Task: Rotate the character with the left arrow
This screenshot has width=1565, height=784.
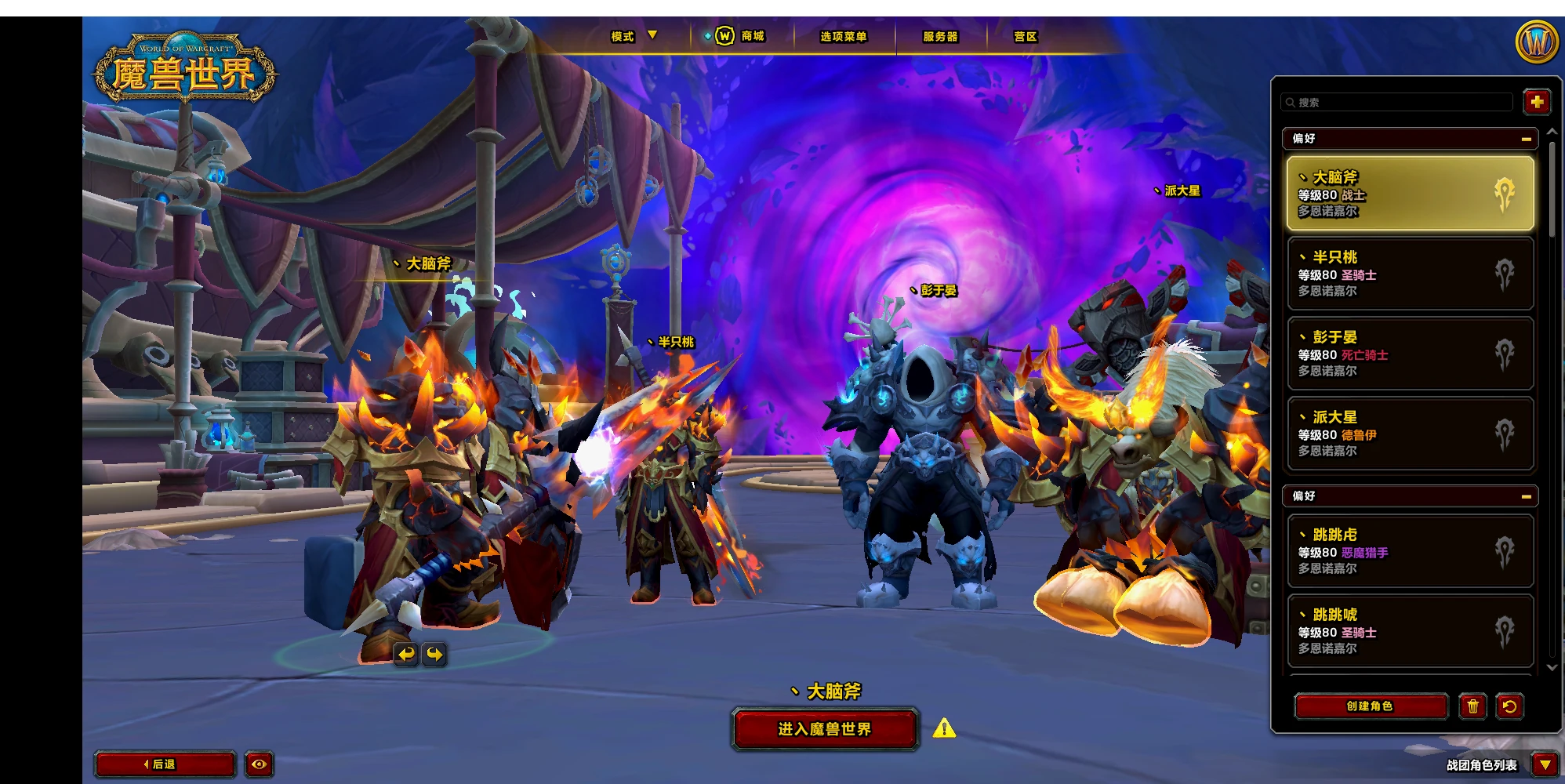Action: 405,654
